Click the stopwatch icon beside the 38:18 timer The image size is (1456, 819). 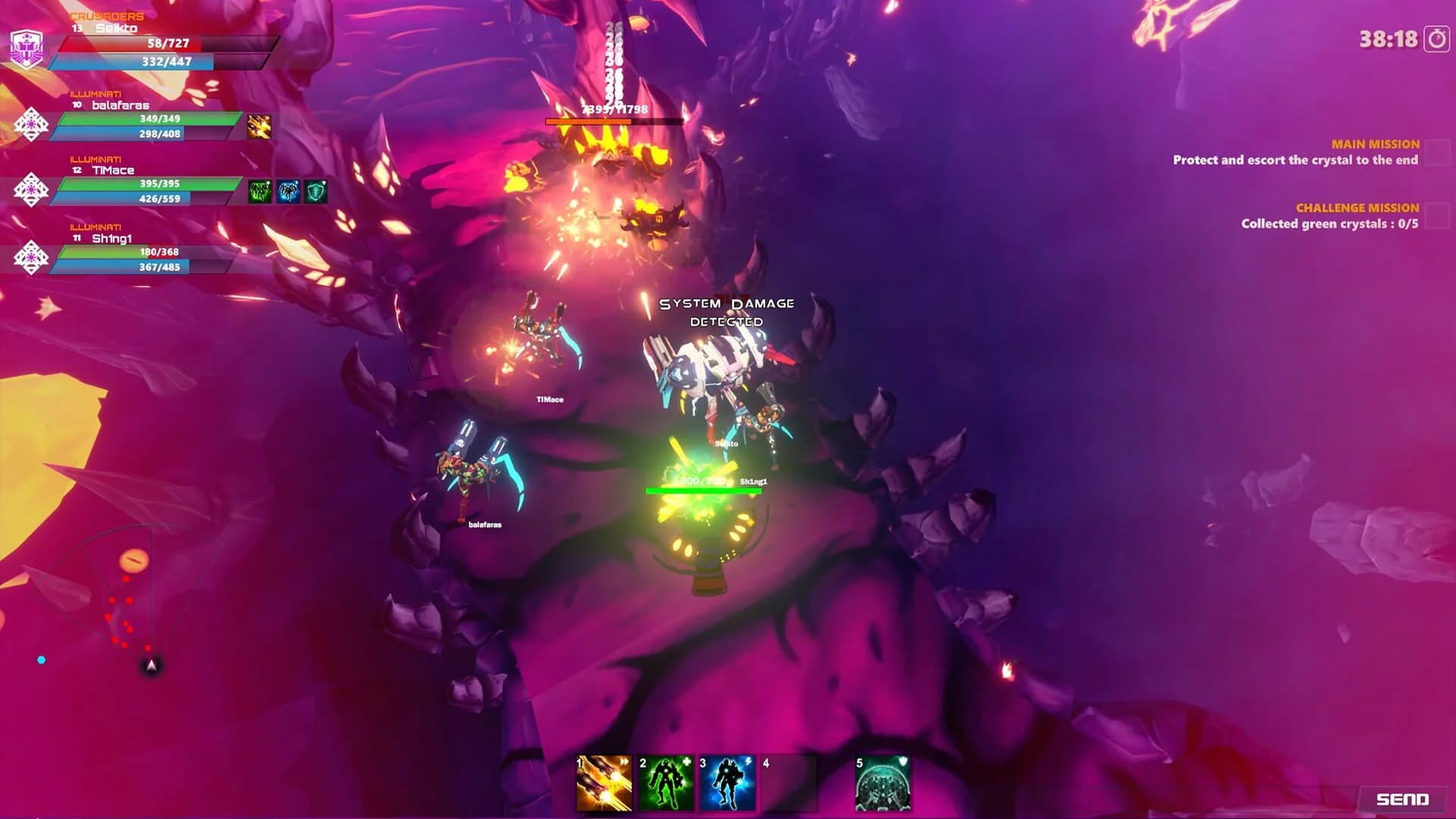point(1429,35)
